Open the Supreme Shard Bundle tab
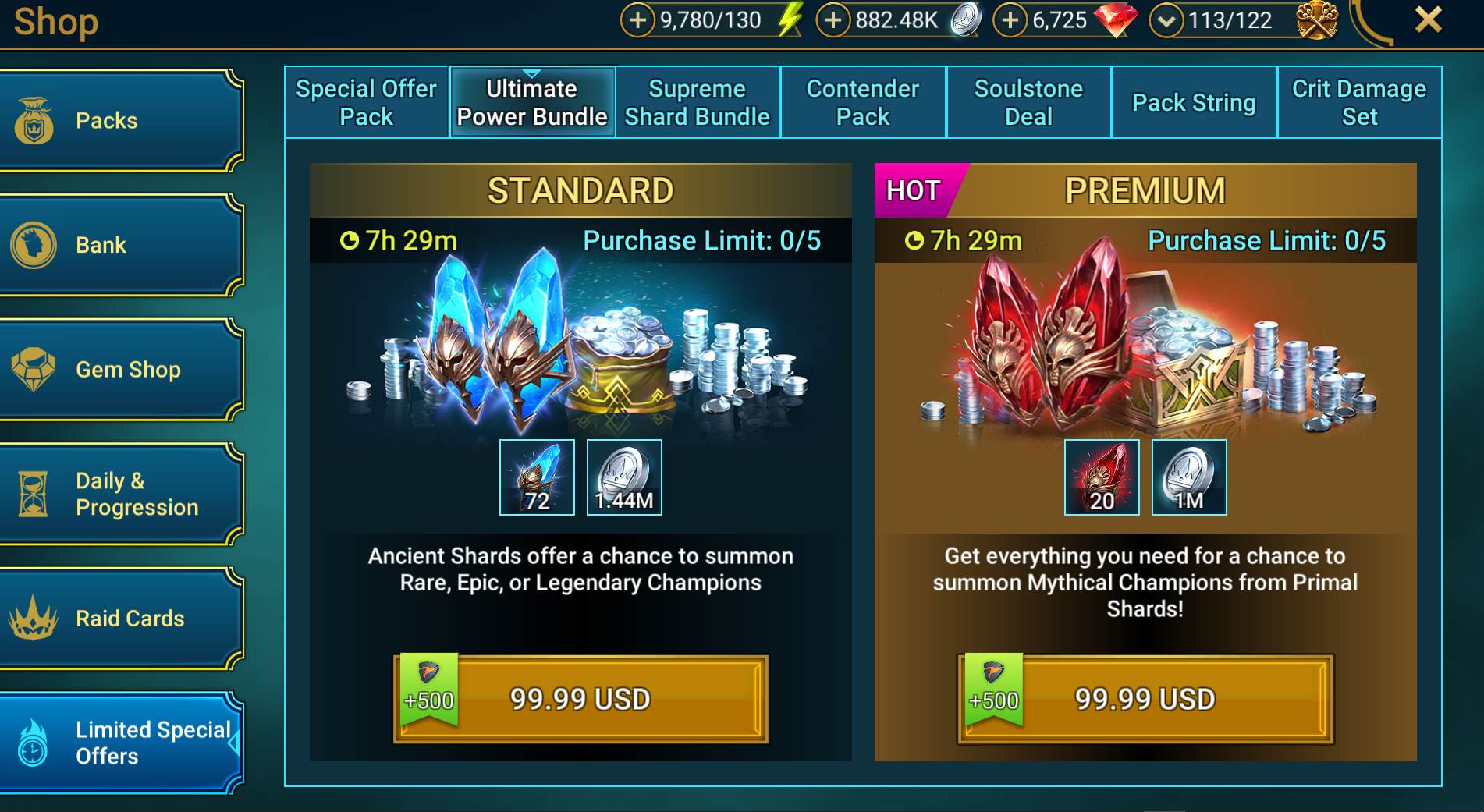1484x812 pixels. point(698,102)
